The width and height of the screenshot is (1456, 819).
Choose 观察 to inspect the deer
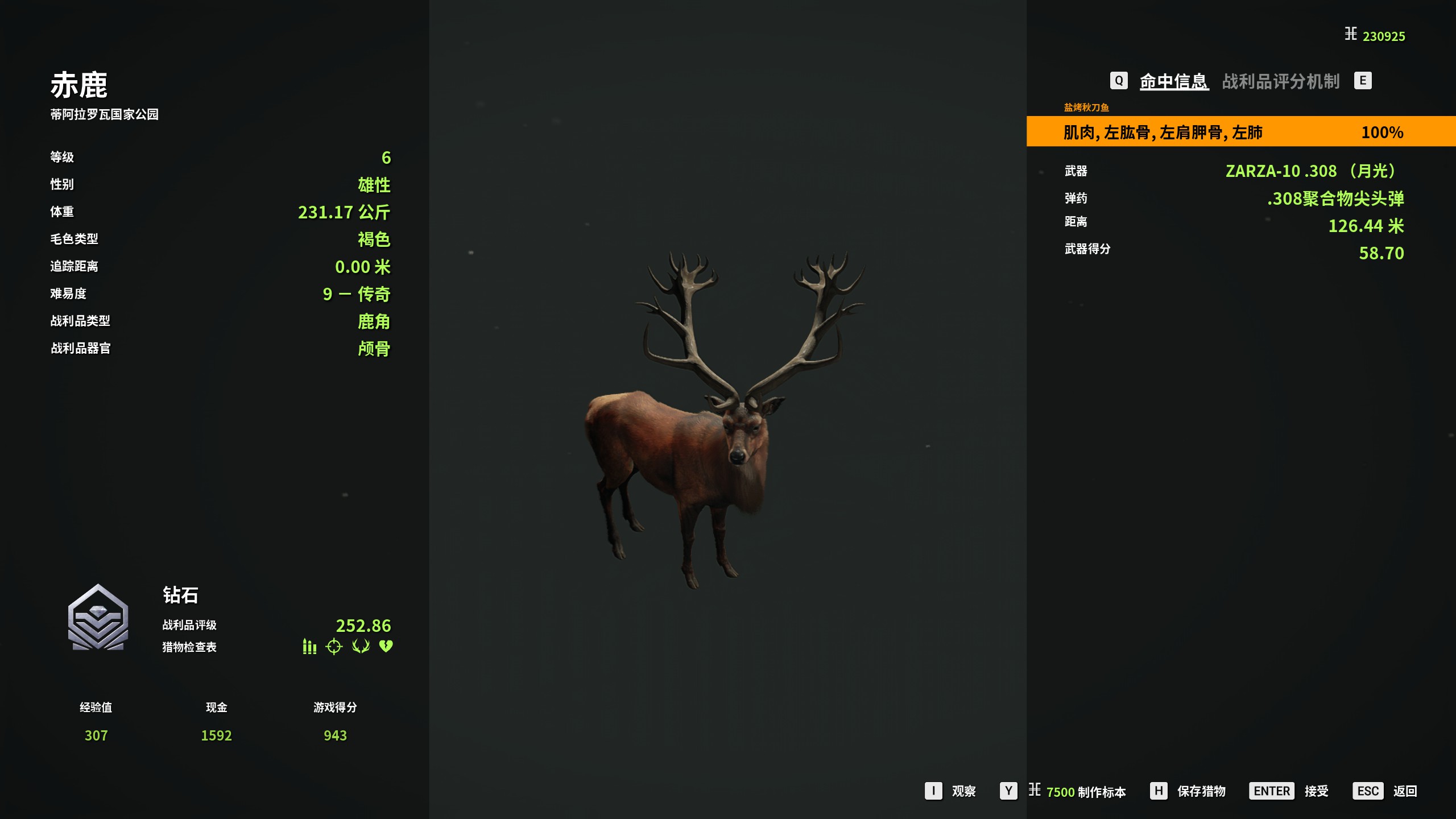tap(963, 791)
